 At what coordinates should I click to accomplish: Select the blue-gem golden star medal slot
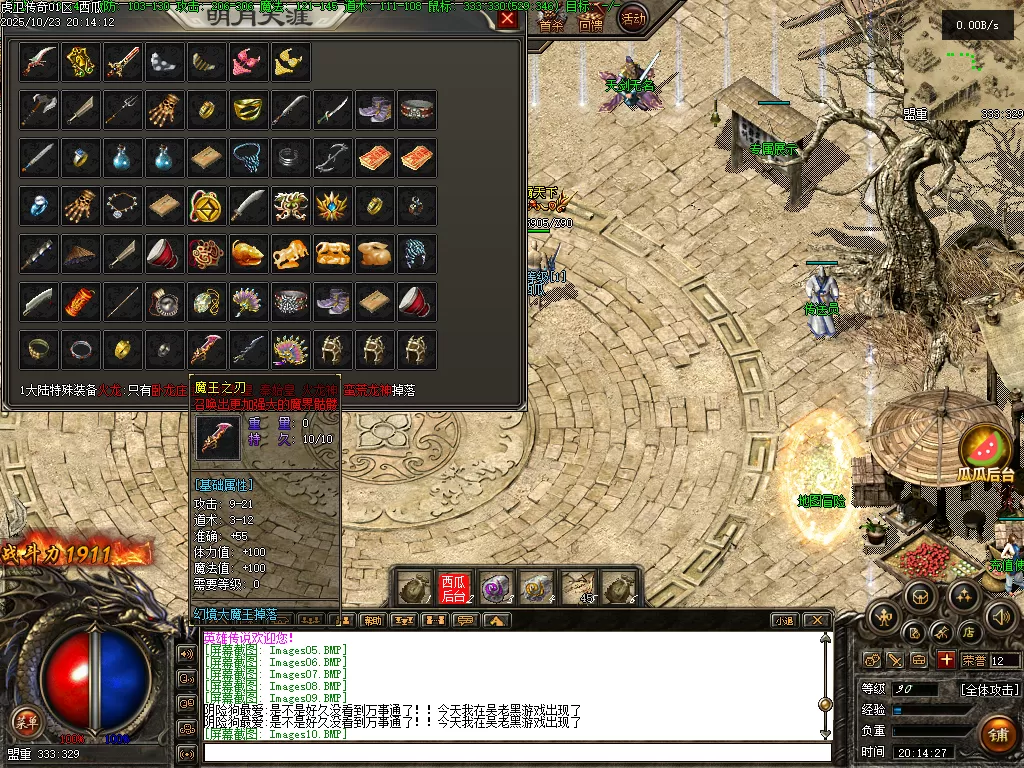(332, 205)
